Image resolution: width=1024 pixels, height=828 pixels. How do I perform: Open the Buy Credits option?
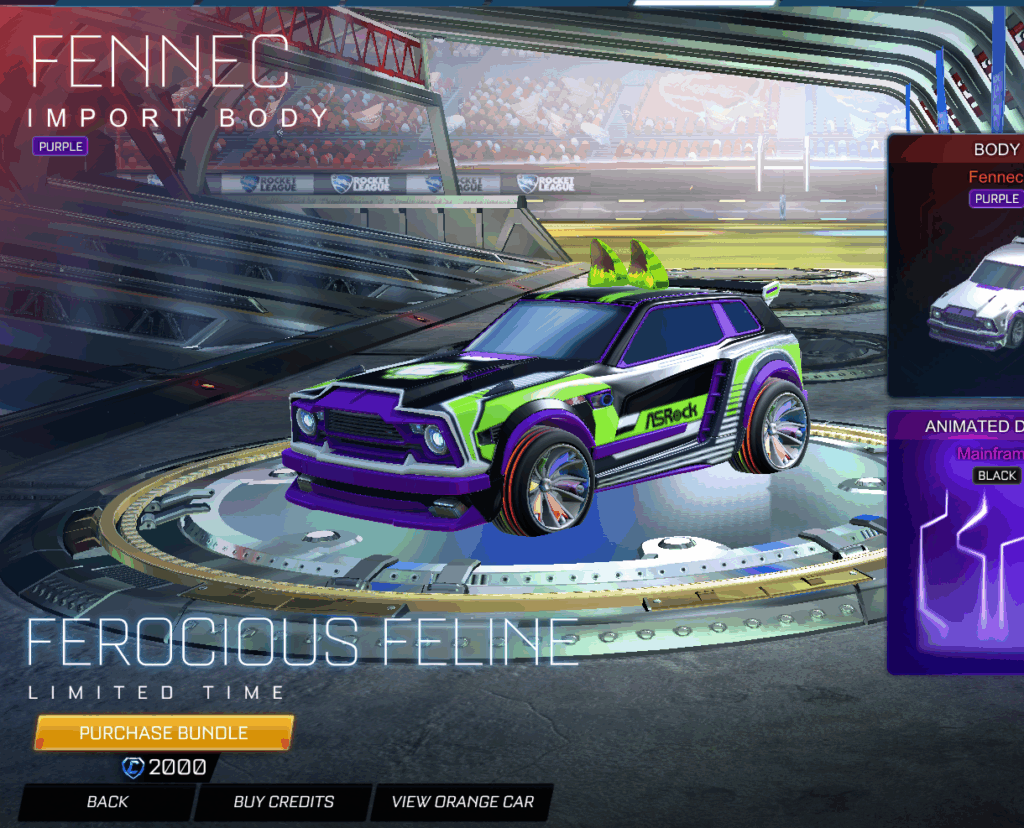pos(284,801)
